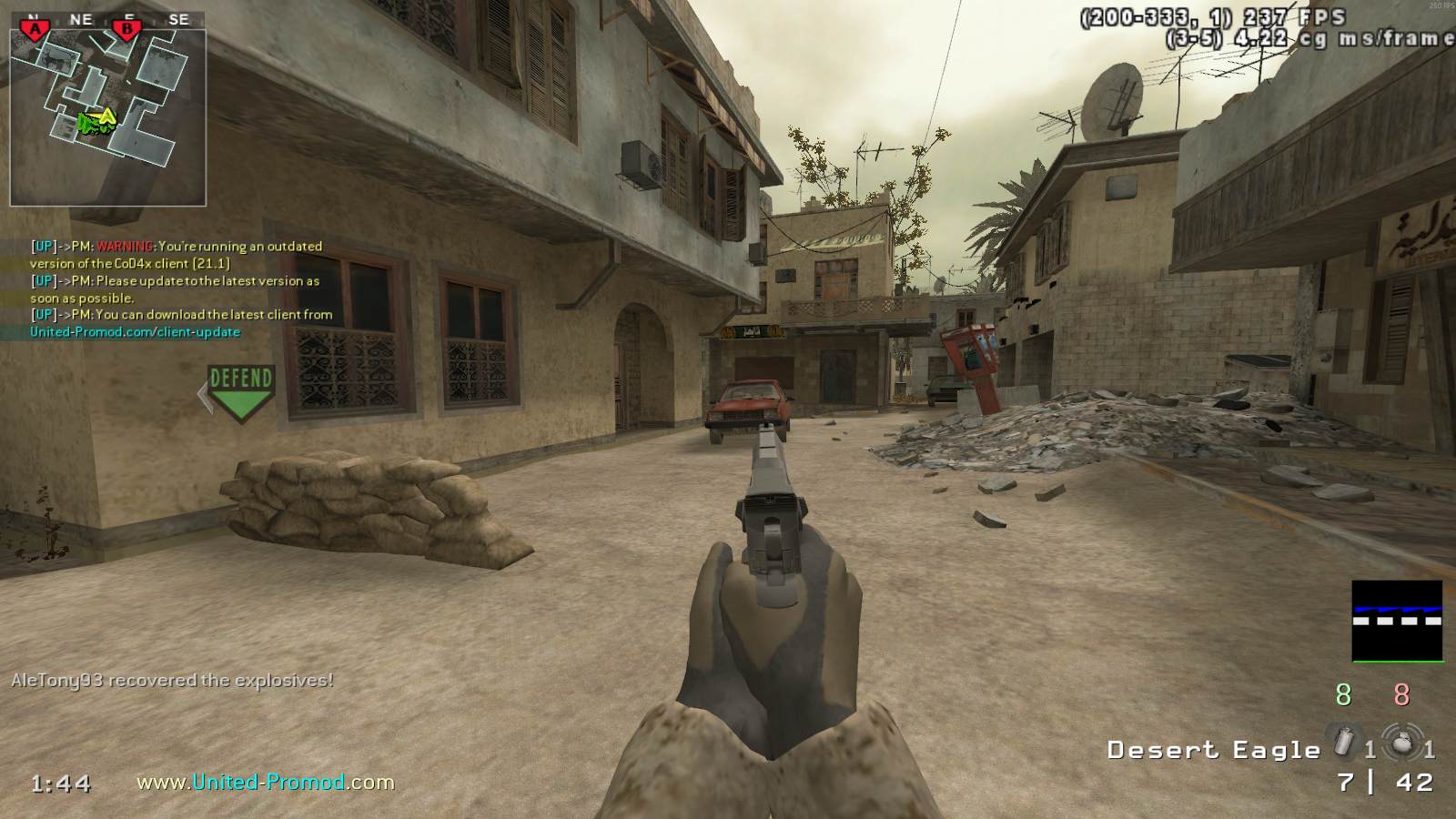Viewport: 1456px width, 819px height.
Task: Click the minimap in the corner
Action: pos(107,116)
